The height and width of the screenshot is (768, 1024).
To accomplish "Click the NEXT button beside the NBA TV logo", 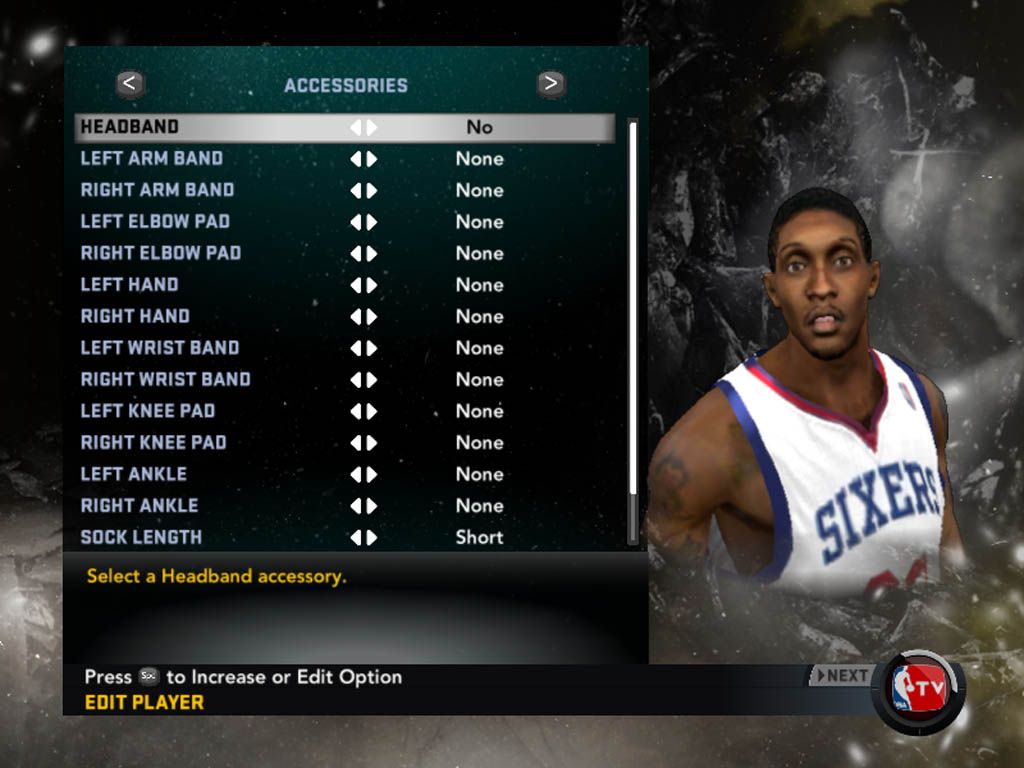I will coord(840,676).
